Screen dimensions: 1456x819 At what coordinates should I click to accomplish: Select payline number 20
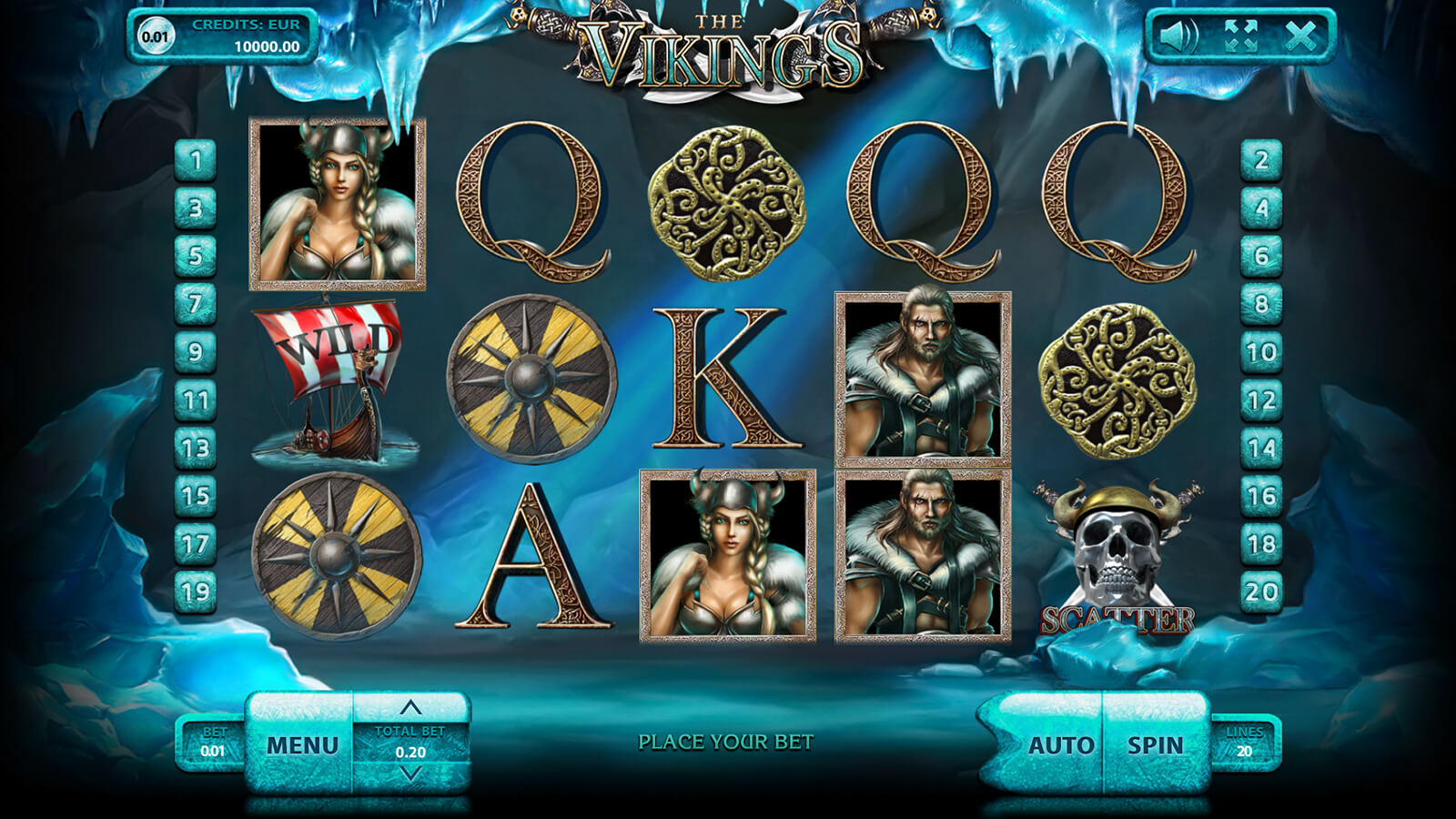[x=1261, y=592]
